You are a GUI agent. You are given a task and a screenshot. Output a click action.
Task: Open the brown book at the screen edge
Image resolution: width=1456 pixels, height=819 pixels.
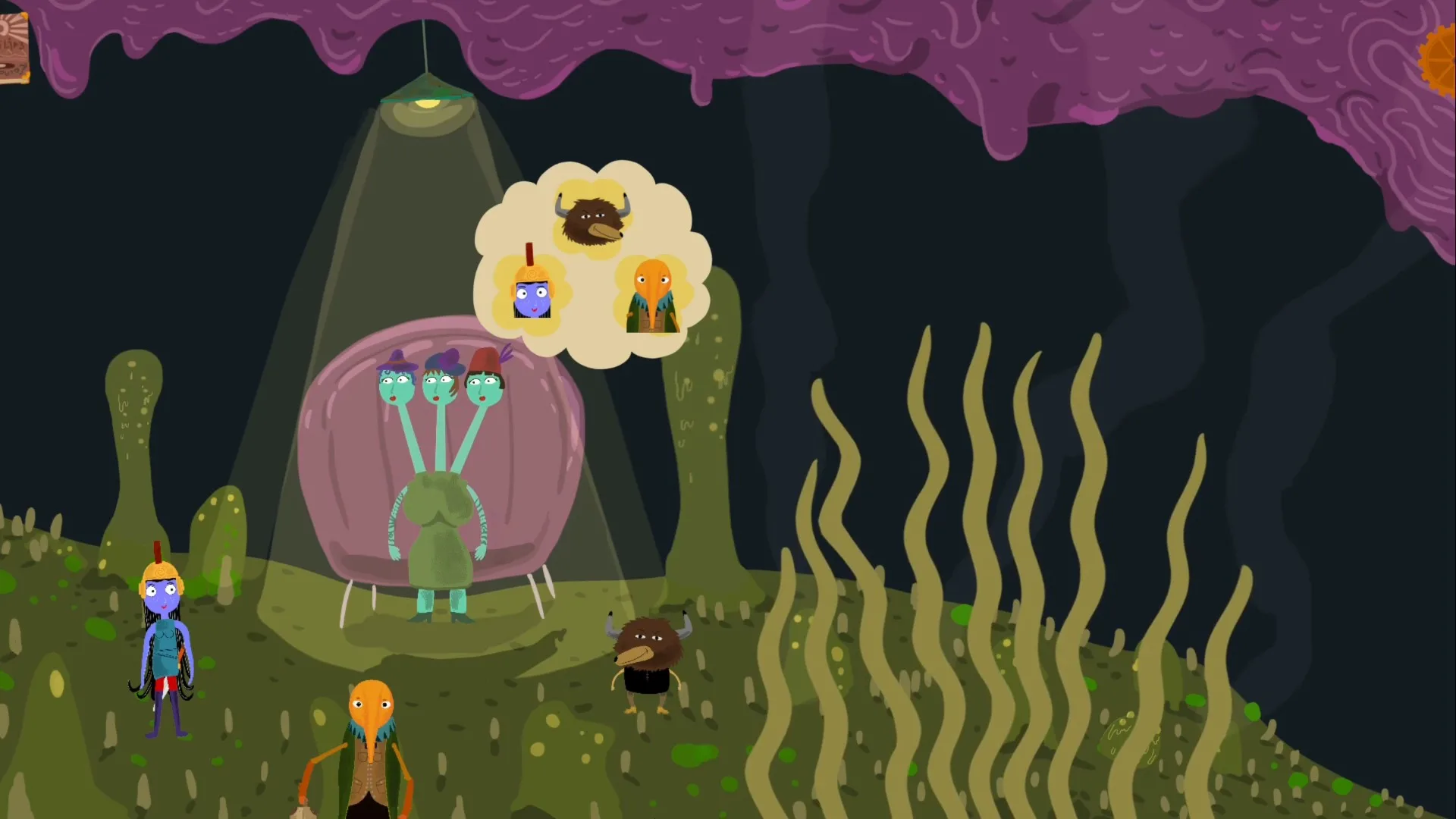(x=13, y=48)
